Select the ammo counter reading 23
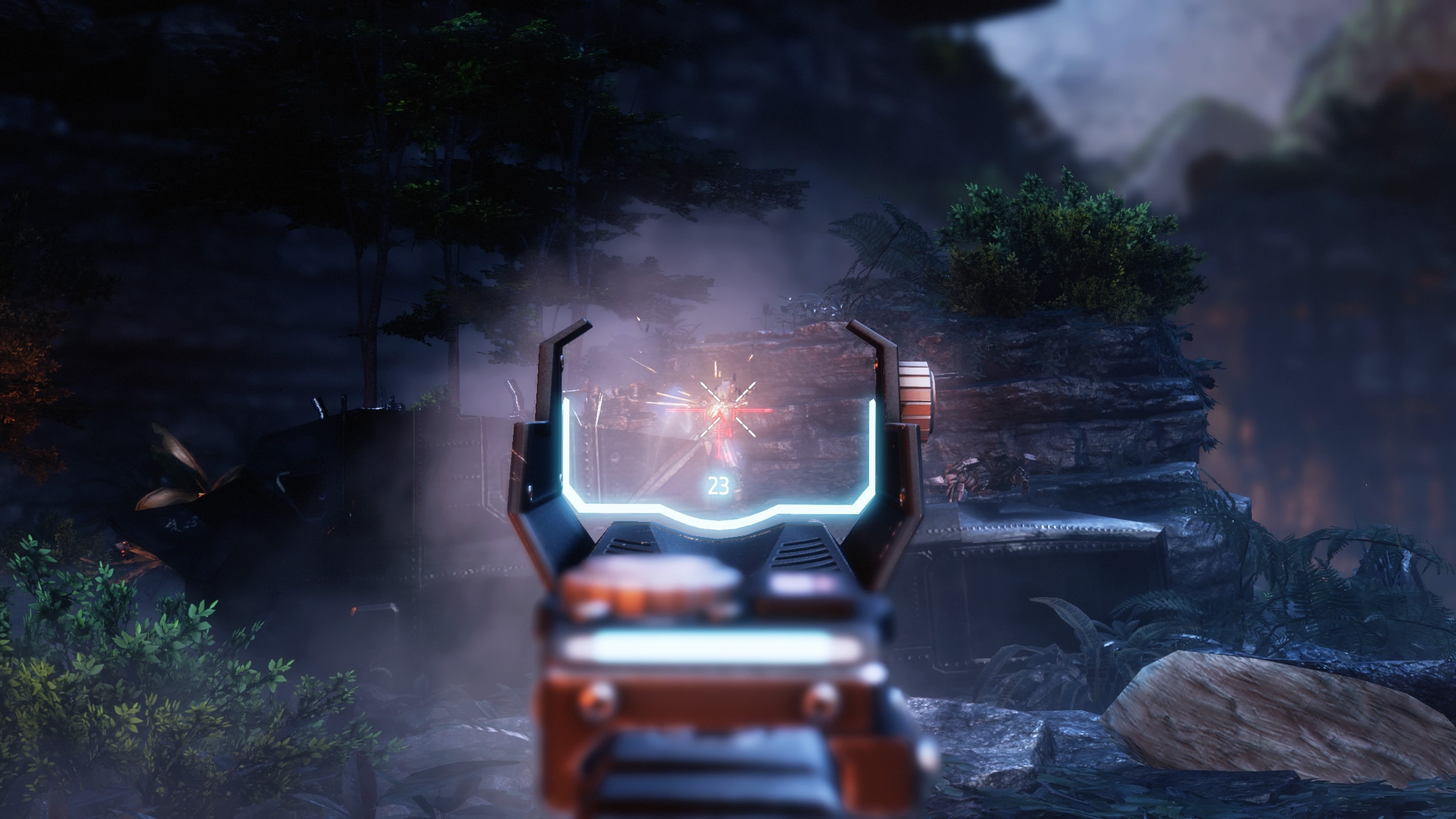Image resolution: width=1456 pixels, height=819 pixels. pos(720,485)
